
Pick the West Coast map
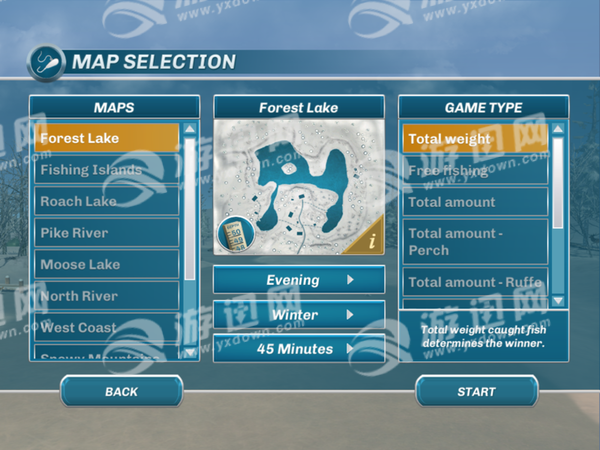(x=106, y=327)
